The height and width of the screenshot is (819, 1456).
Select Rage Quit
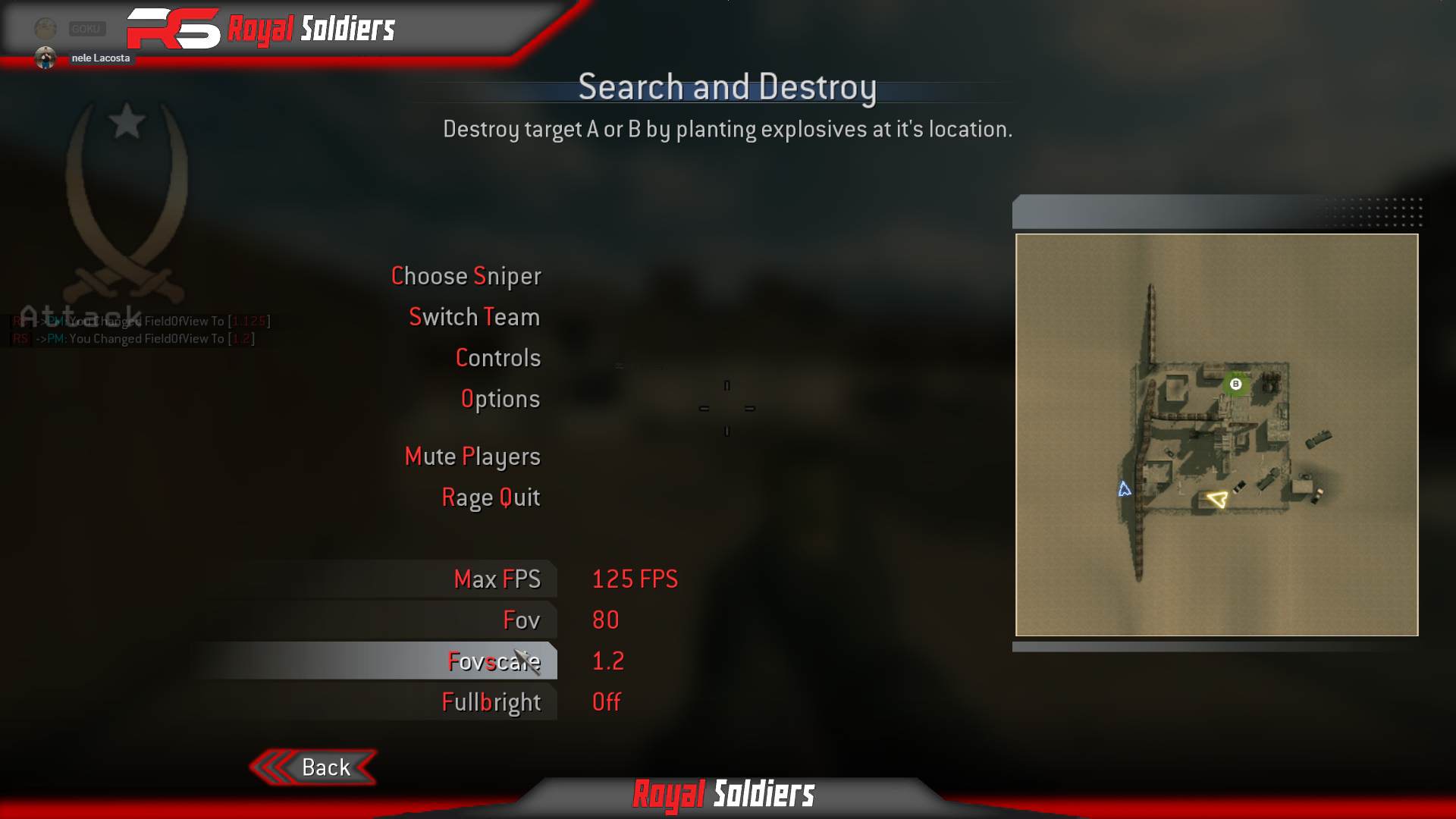point(491,497)
